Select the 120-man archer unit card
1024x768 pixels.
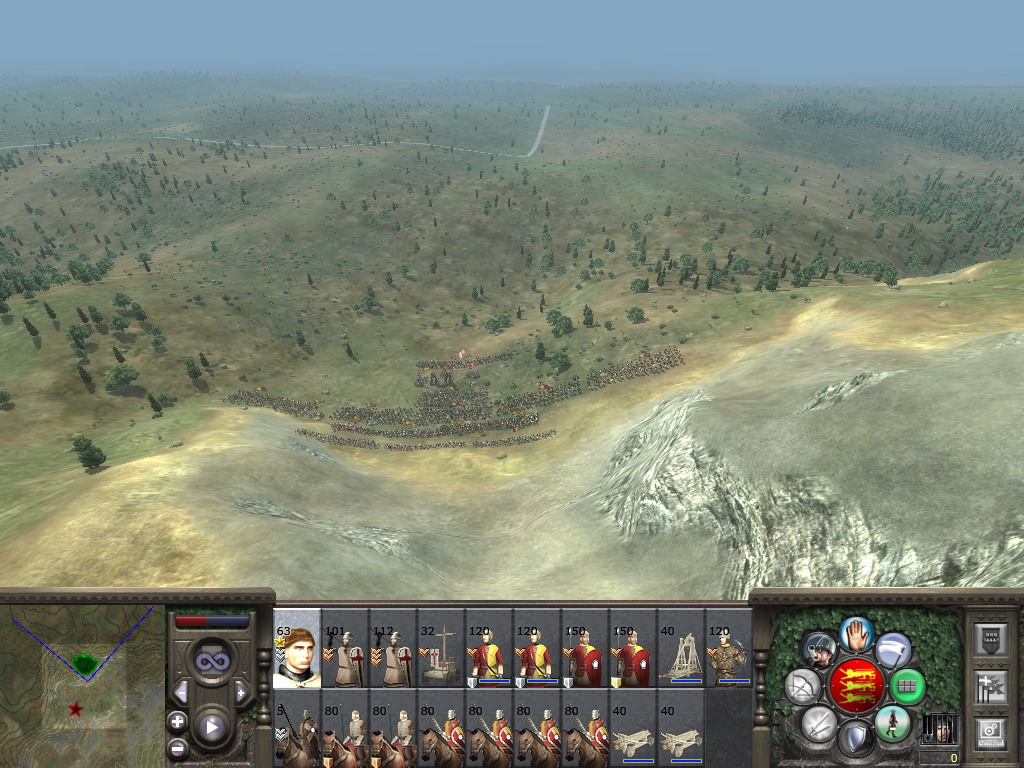729,650
